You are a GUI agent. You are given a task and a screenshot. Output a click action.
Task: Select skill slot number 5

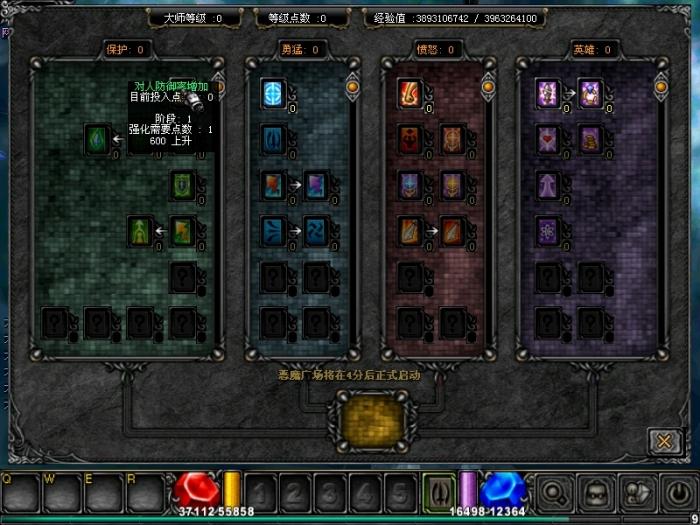tap(399, 492)
